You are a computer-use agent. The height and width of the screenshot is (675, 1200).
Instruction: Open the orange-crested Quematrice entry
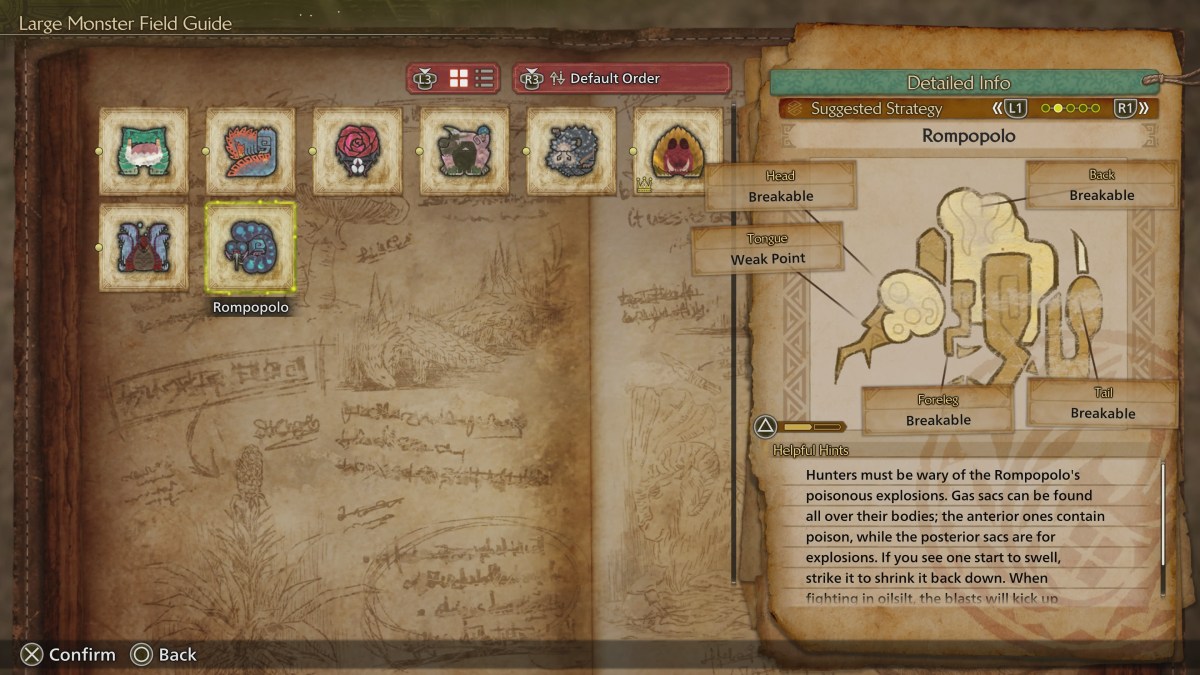click(x=251, y=151)
